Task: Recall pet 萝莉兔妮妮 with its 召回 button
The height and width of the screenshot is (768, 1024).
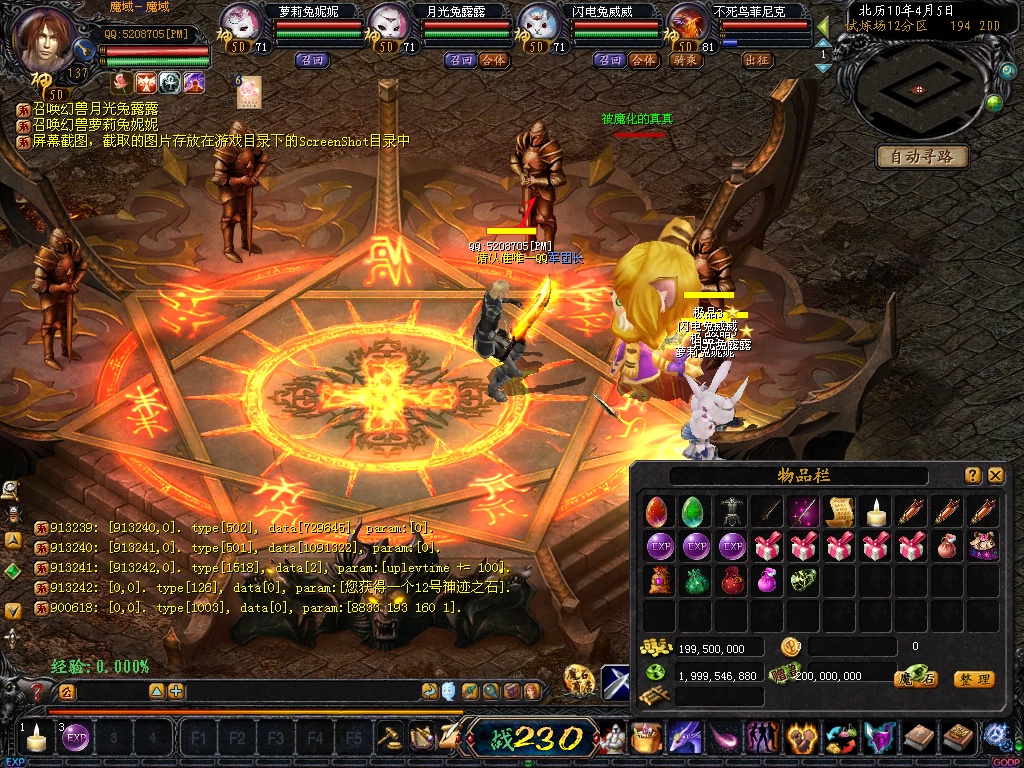Action: (312, 60)
